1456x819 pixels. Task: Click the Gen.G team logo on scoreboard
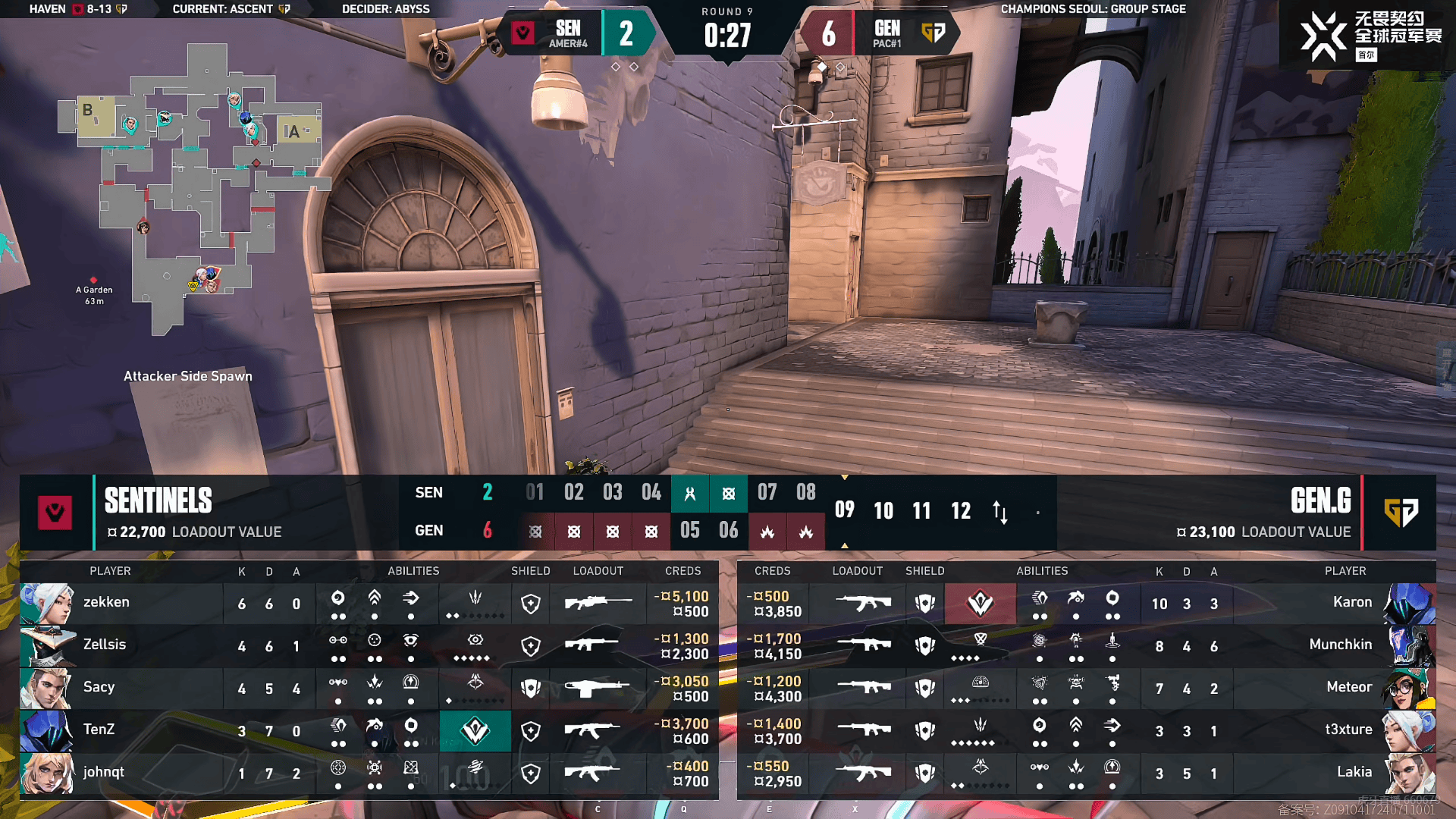tap(1400, 513)
